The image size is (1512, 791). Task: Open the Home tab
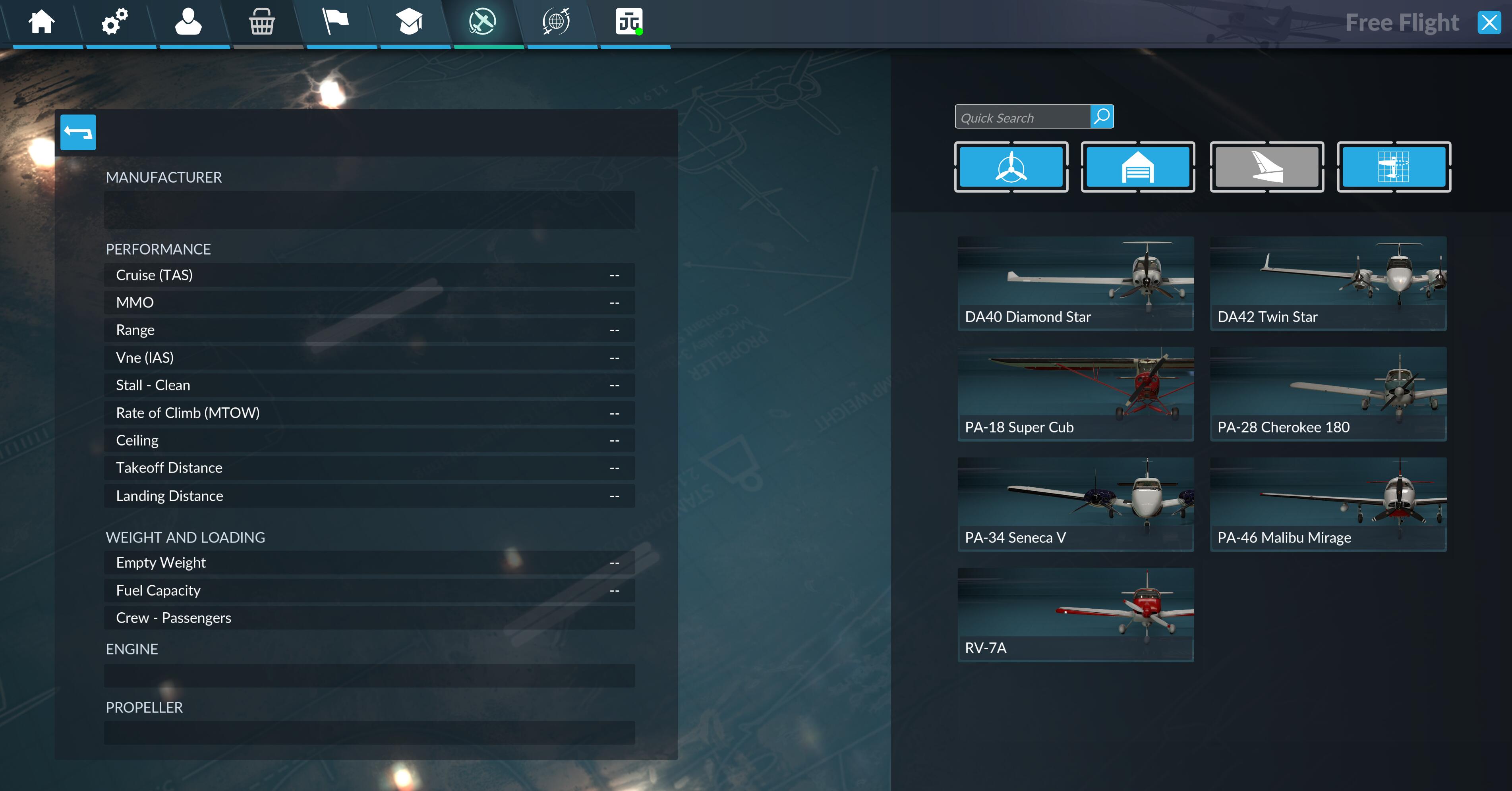click(42, 22)
